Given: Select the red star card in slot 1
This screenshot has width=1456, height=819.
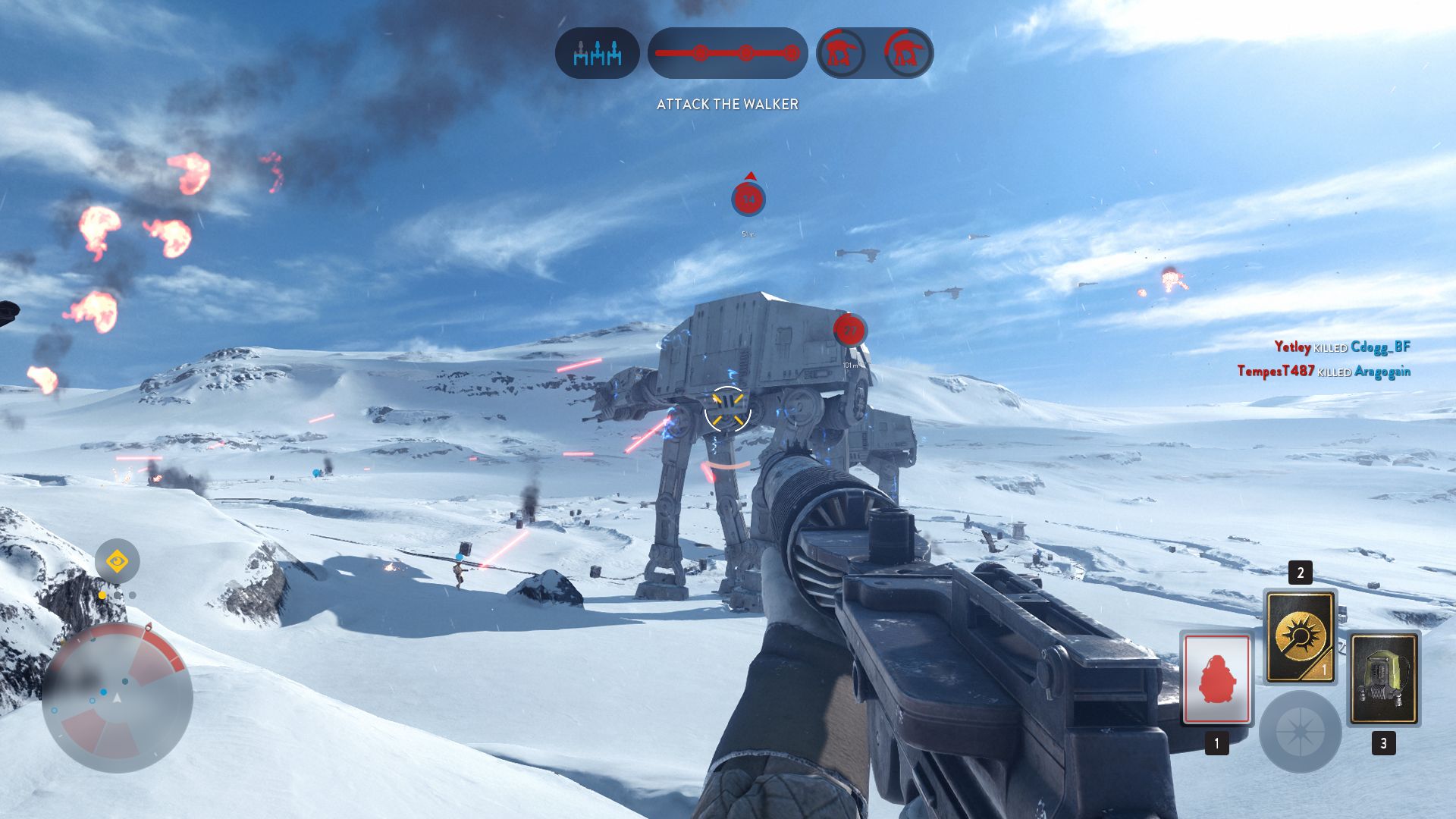Looking at the screenshot, I should coord(1216,679).
